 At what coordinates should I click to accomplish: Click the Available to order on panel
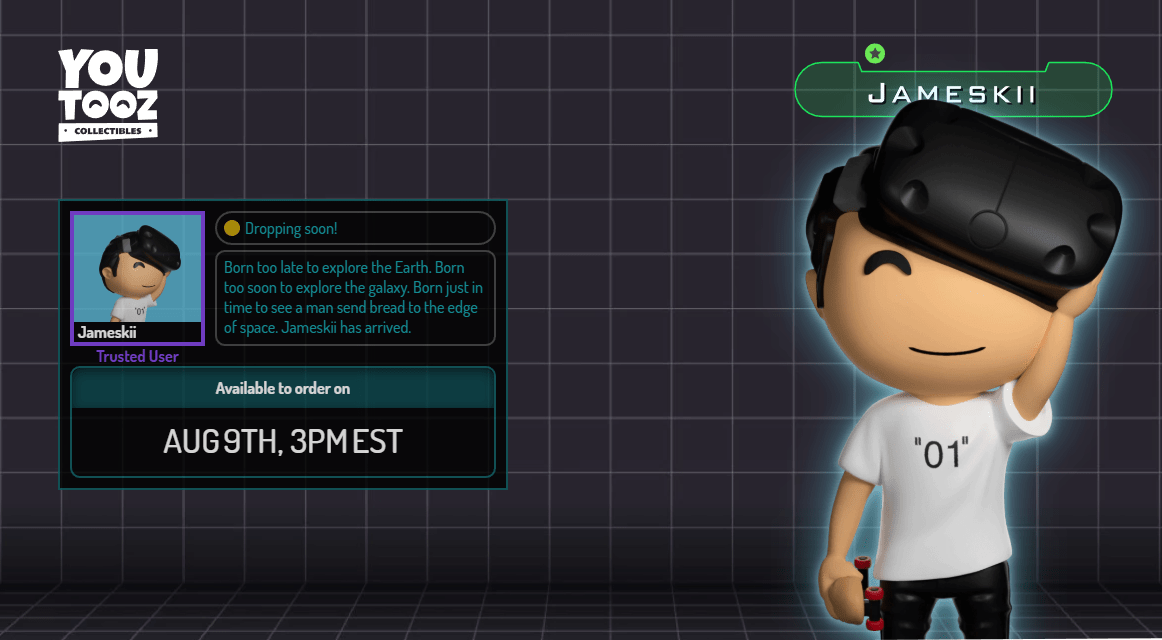pos(283,422)
